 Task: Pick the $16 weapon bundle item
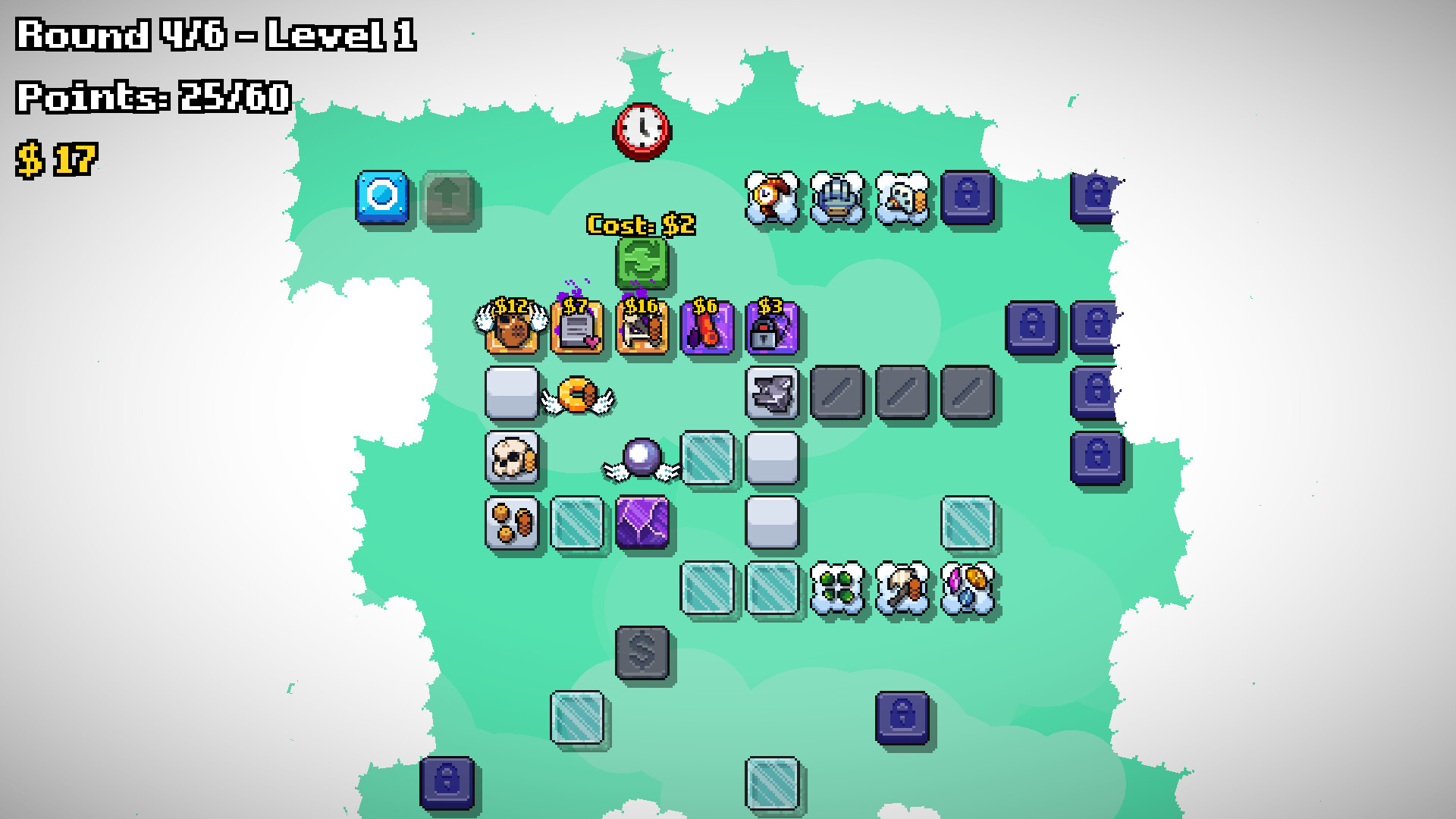643,328
